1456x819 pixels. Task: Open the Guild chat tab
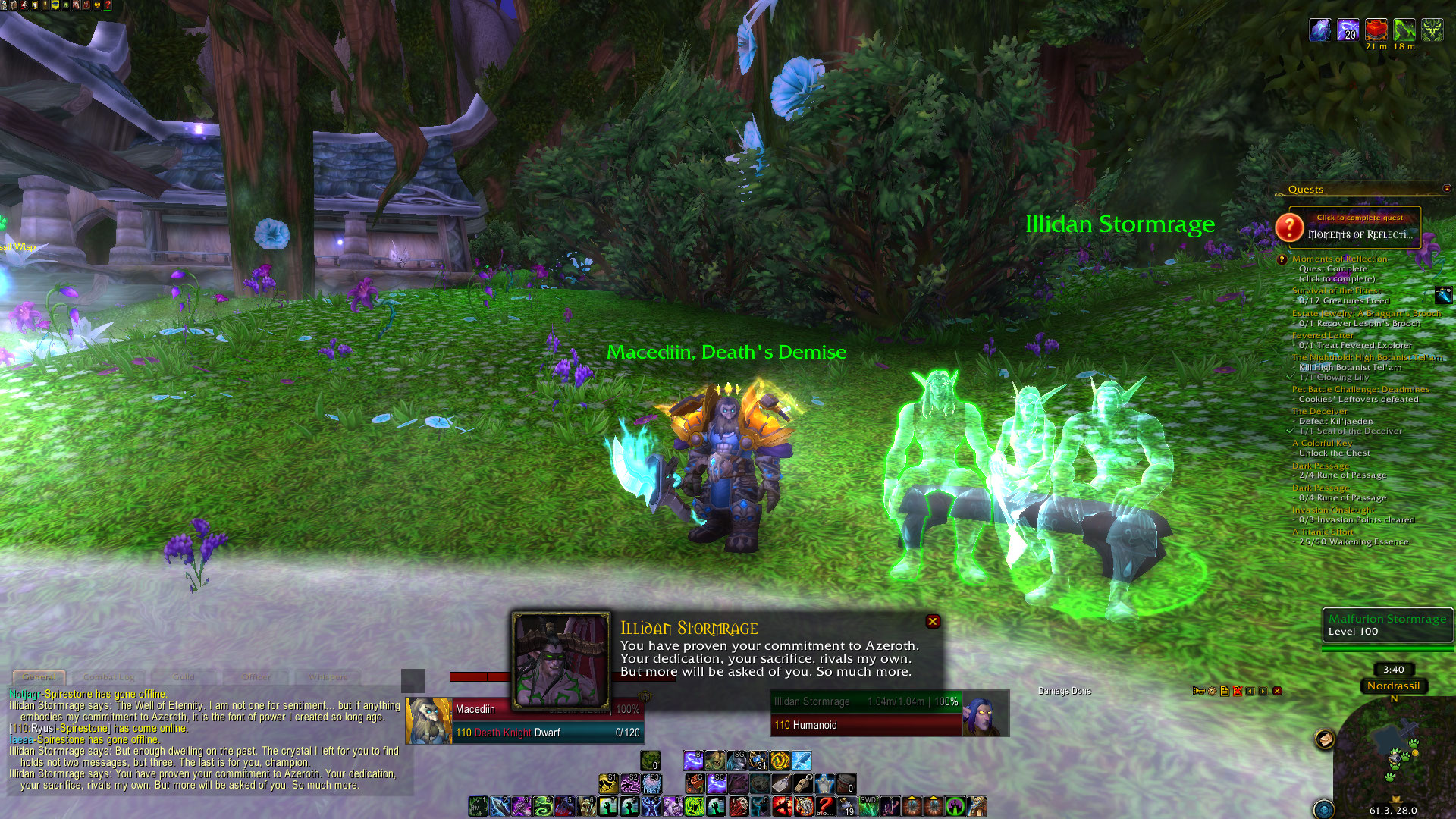tap(184, 677)
